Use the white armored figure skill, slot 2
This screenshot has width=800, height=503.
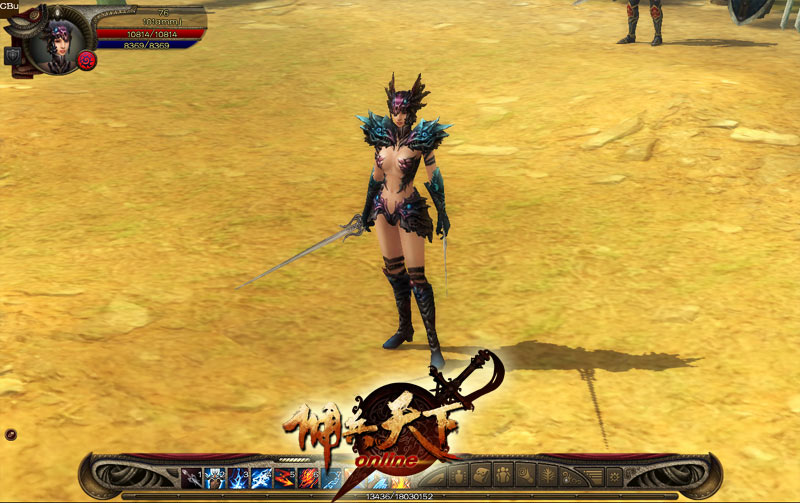(x=215, y=477)
